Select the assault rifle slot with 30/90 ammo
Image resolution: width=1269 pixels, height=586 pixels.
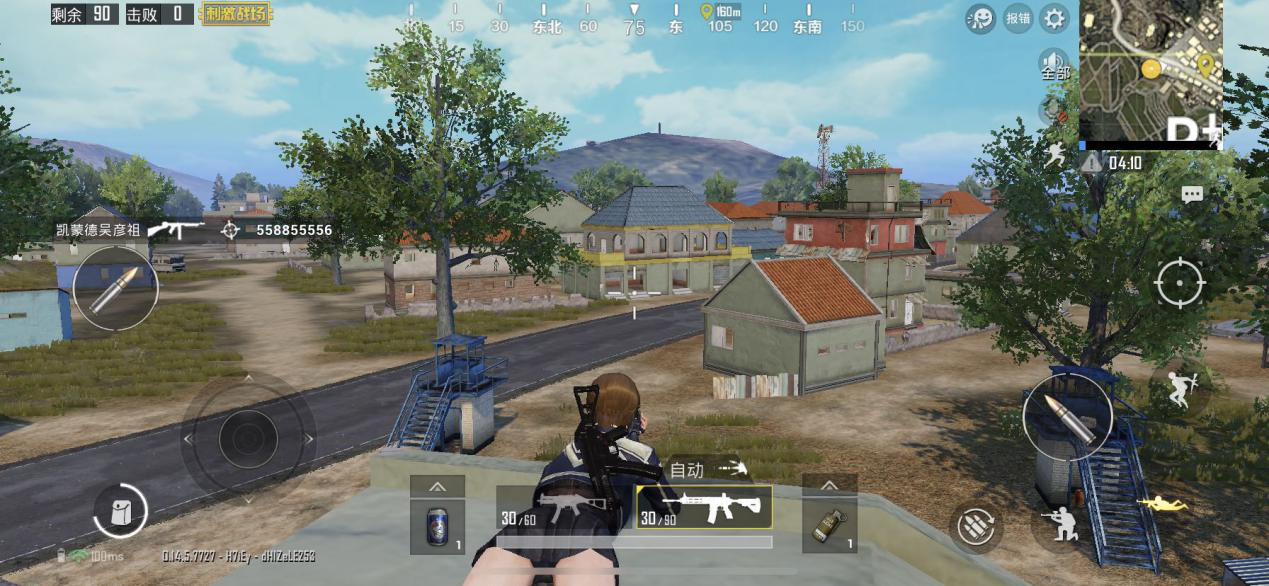(x=704, y=508)
